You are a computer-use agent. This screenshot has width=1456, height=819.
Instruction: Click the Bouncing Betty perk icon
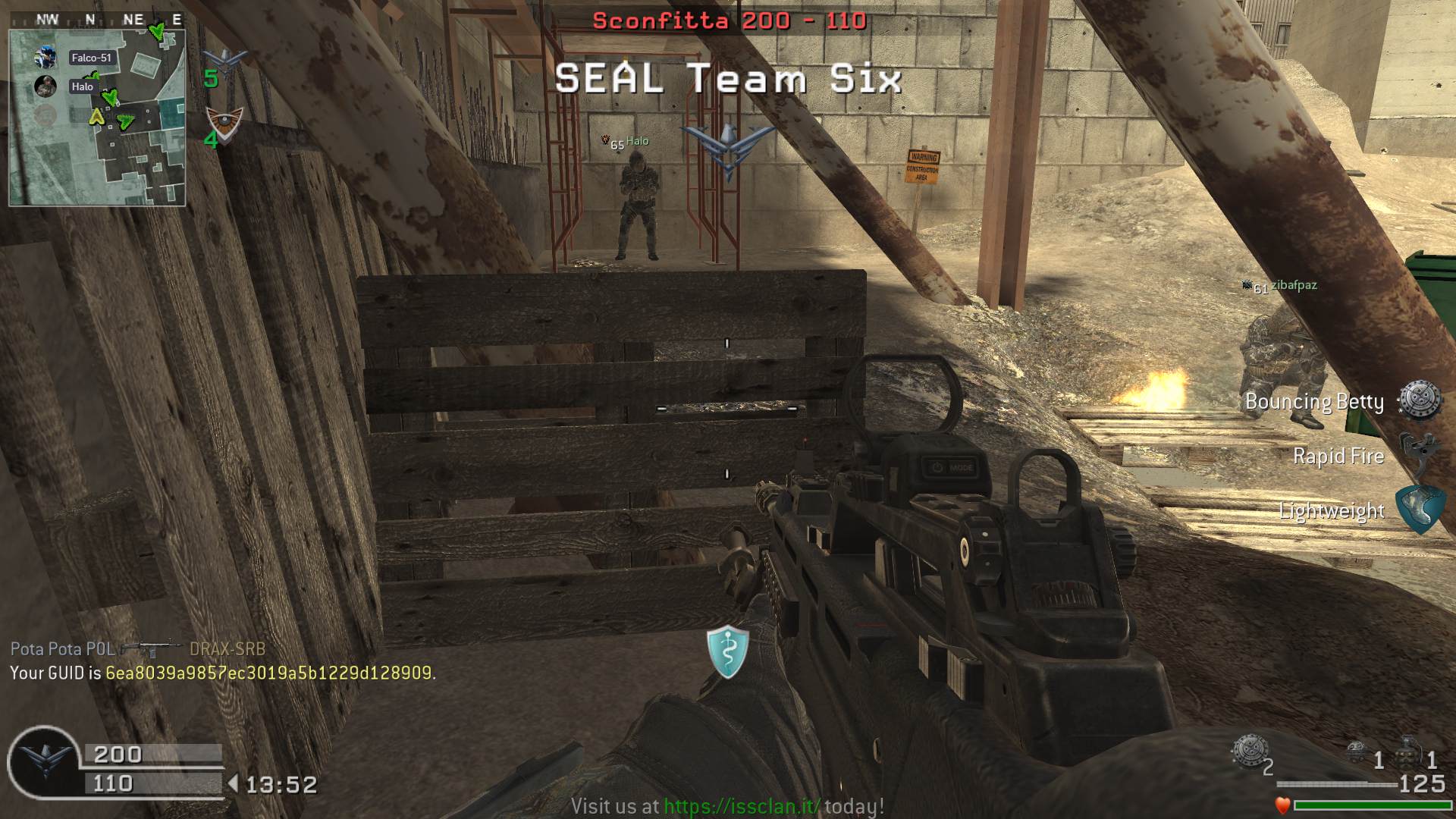coord(1420,400)
